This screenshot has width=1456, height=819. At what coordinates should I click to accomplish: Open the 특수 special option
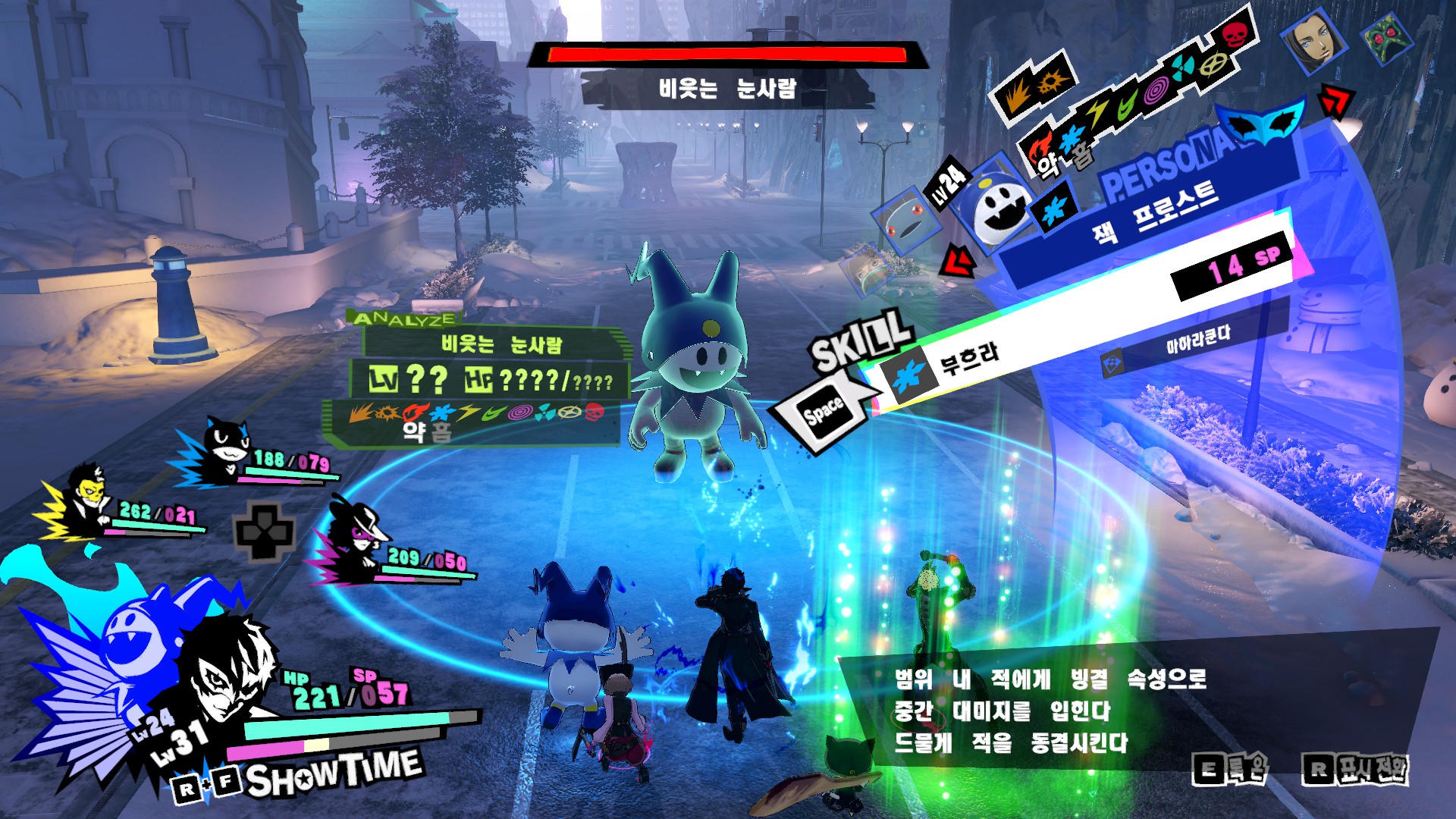(x=1229, y=770)
